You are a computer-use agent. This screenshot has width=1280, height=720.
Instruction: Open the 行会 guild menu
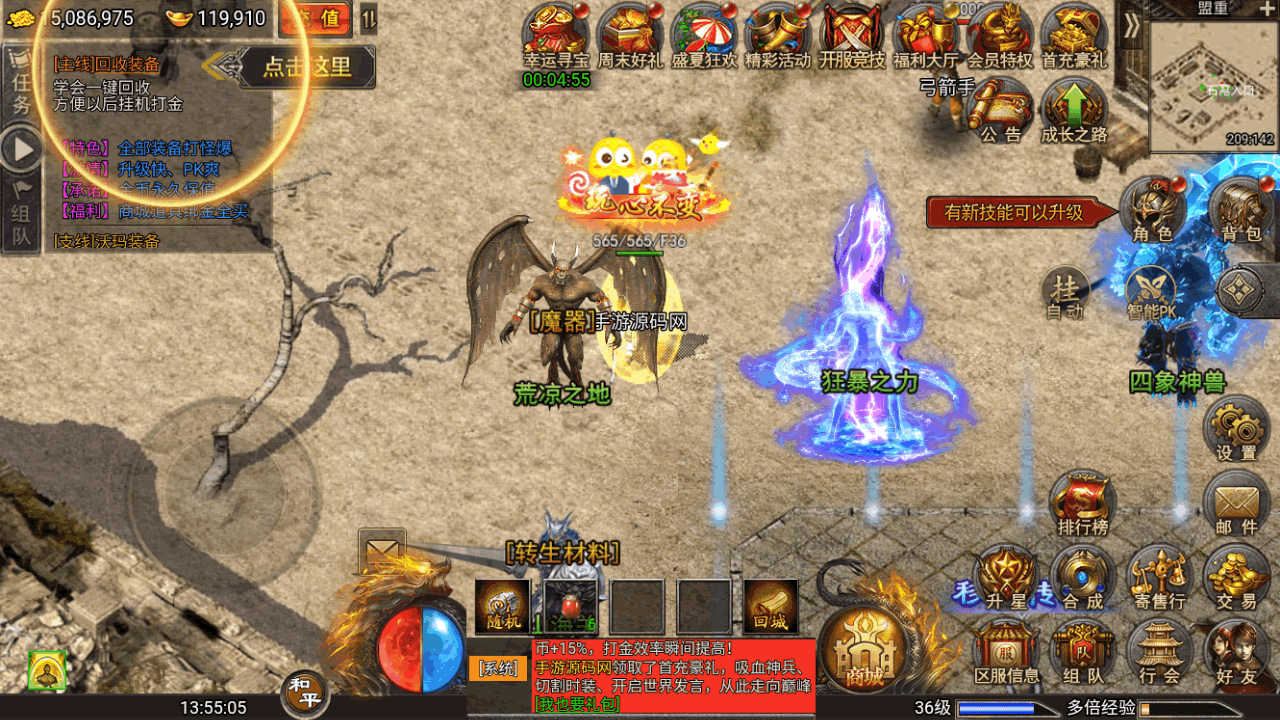point(1159,651)
